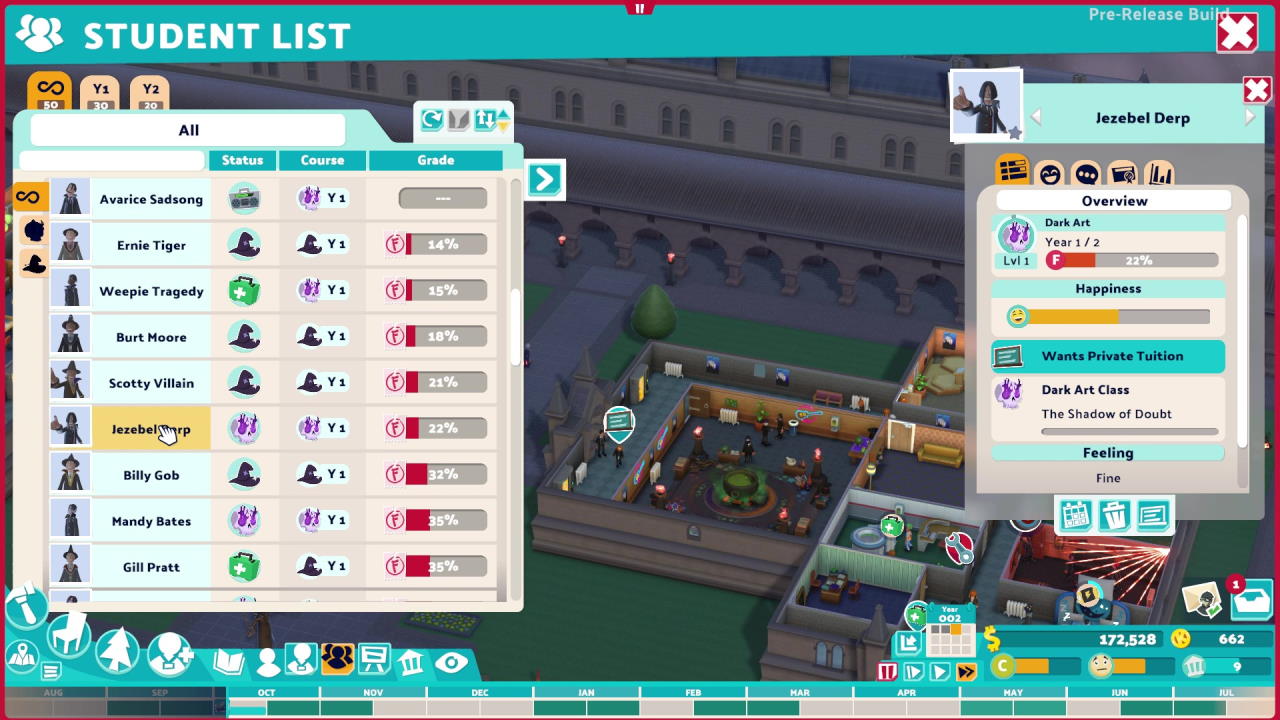Close the Student List window
This screenshot has height=720, width=1280.
pos(1236,33)
